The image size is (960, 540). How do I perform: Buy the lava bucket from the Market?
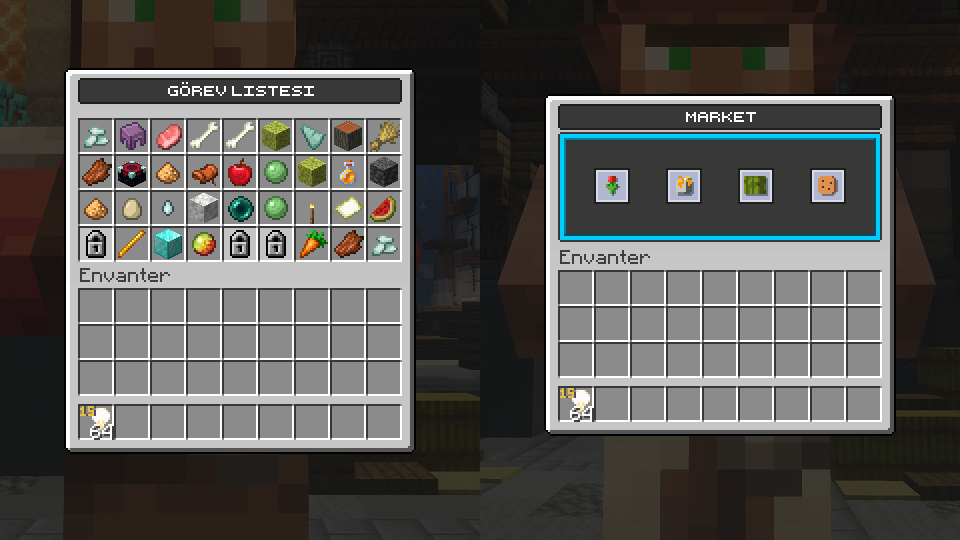click(683, 185)
